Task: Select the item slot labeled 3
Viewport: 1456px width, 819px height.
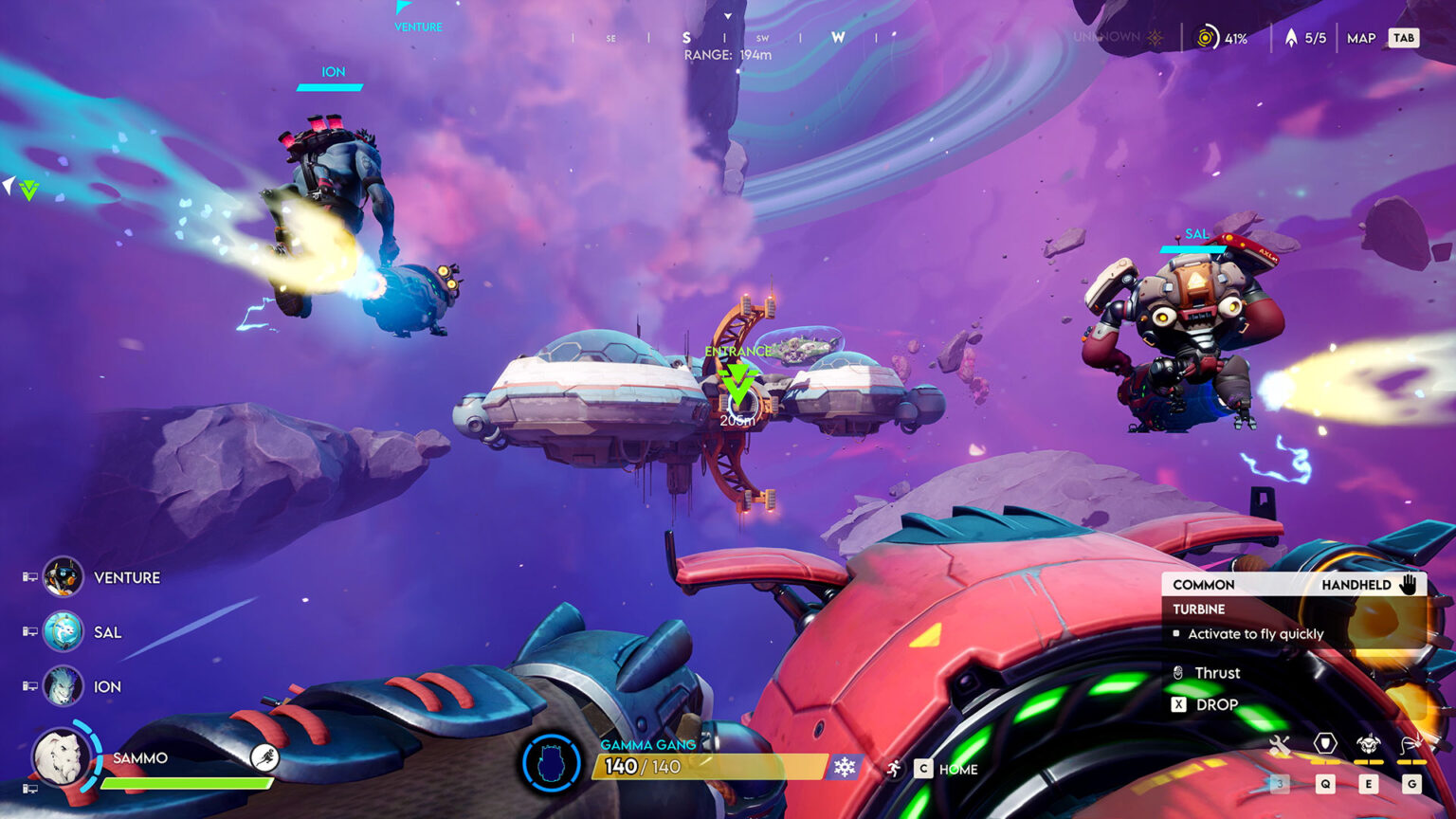Action: click(1279, 783)
